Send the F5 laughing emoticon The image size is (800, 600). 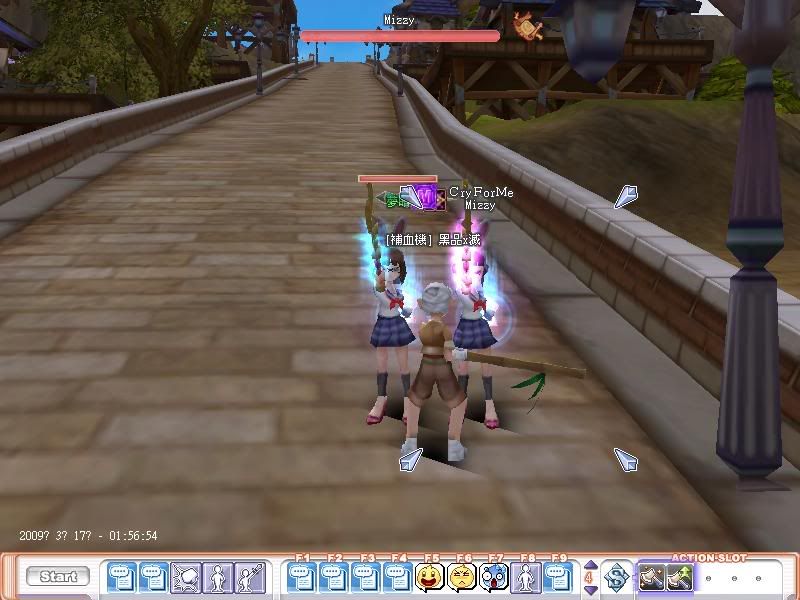coord(430,577)
